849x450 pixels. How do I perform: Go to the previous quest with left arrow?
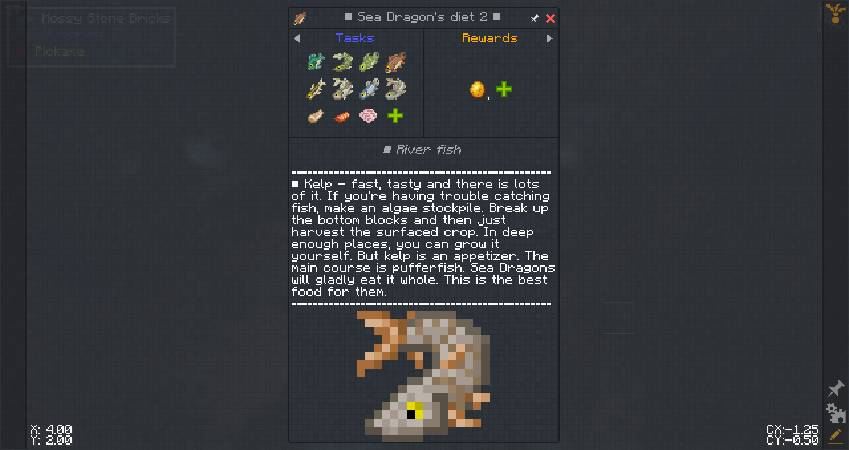click(x=297, y=39)
